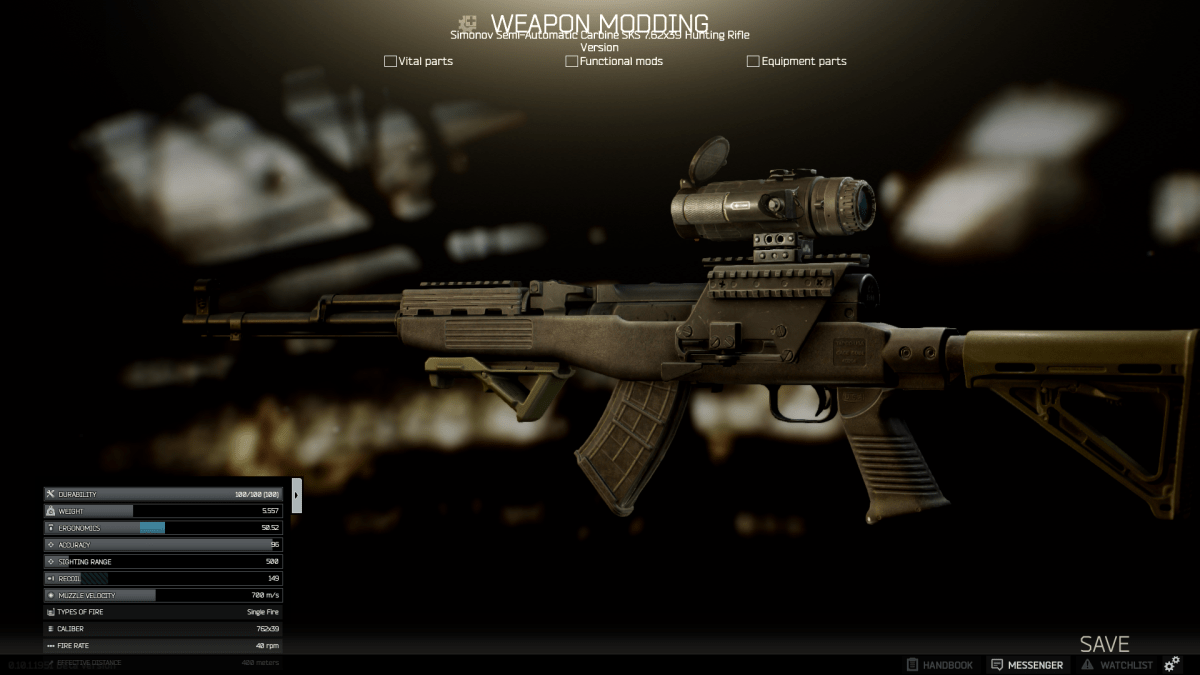The width and height of the screenshot is (1200, 675).
Task: Open settings via the gear icon
Action: (x=1172, y=664)
